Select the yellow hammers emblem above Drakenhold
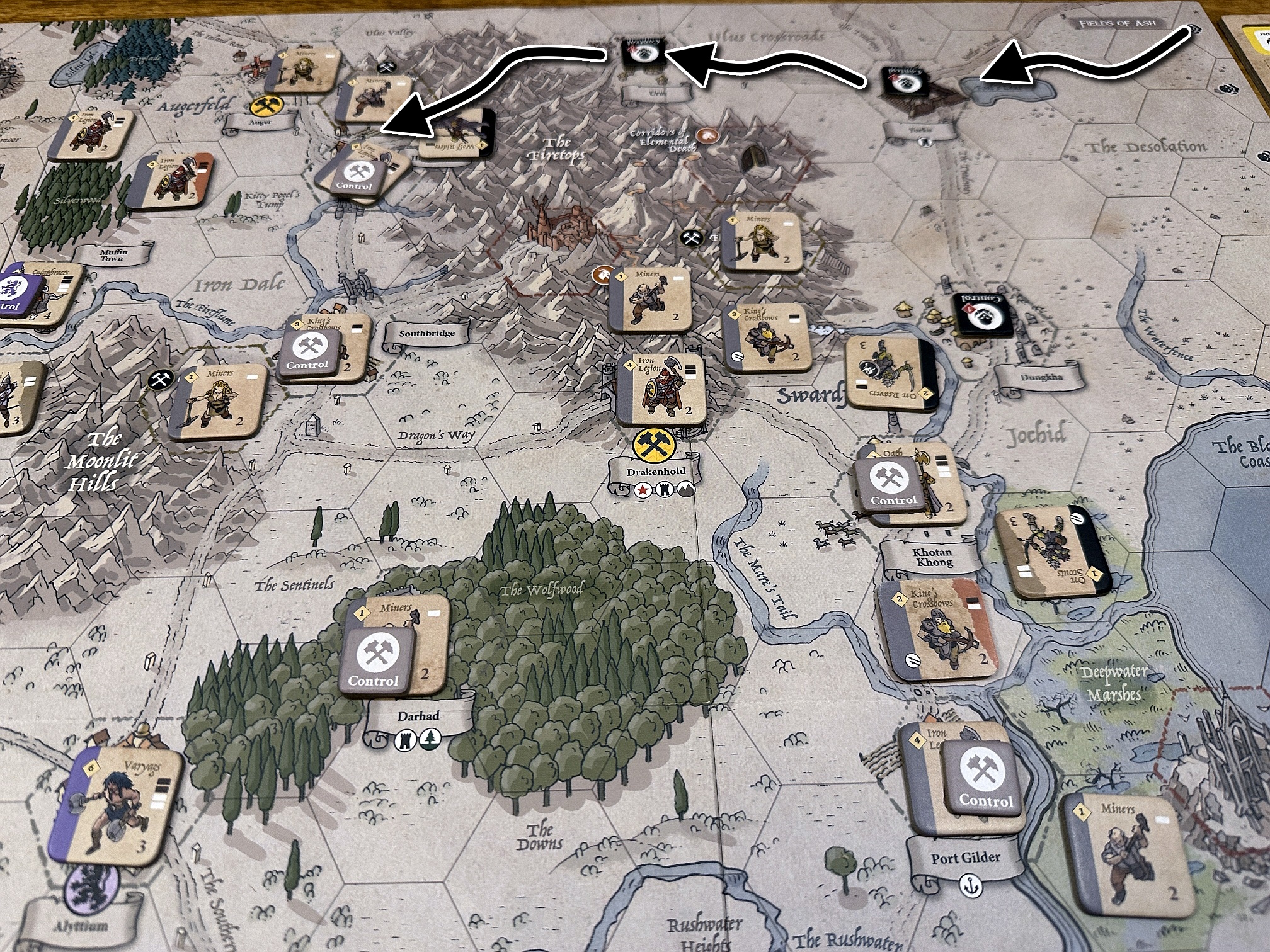The width and height of the screenshot is (1270, 952). [x=654, y=447]
